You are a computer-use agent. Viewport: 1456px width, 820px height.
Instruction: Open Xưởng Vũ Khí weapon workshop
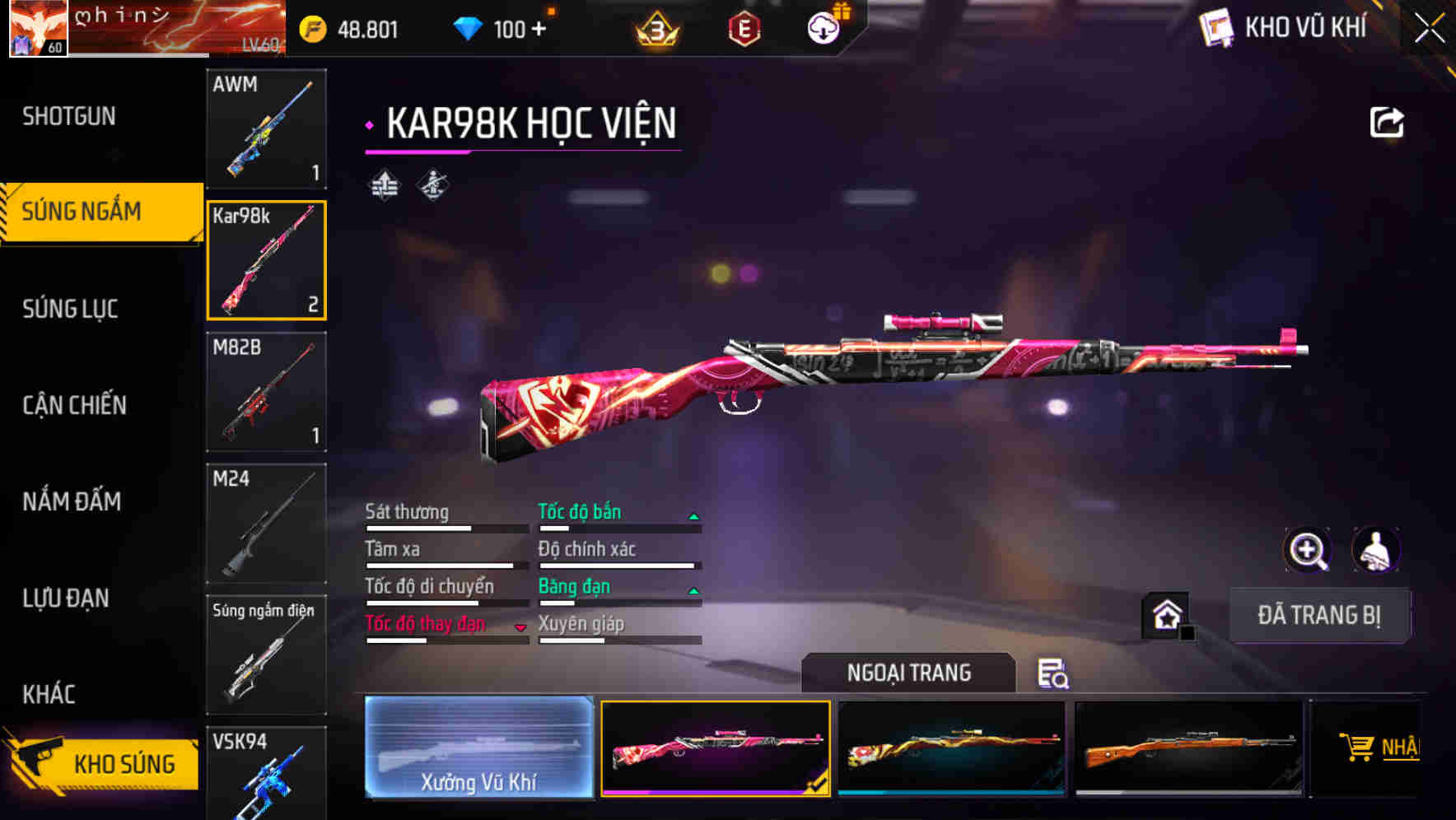(x=478, y=749)
